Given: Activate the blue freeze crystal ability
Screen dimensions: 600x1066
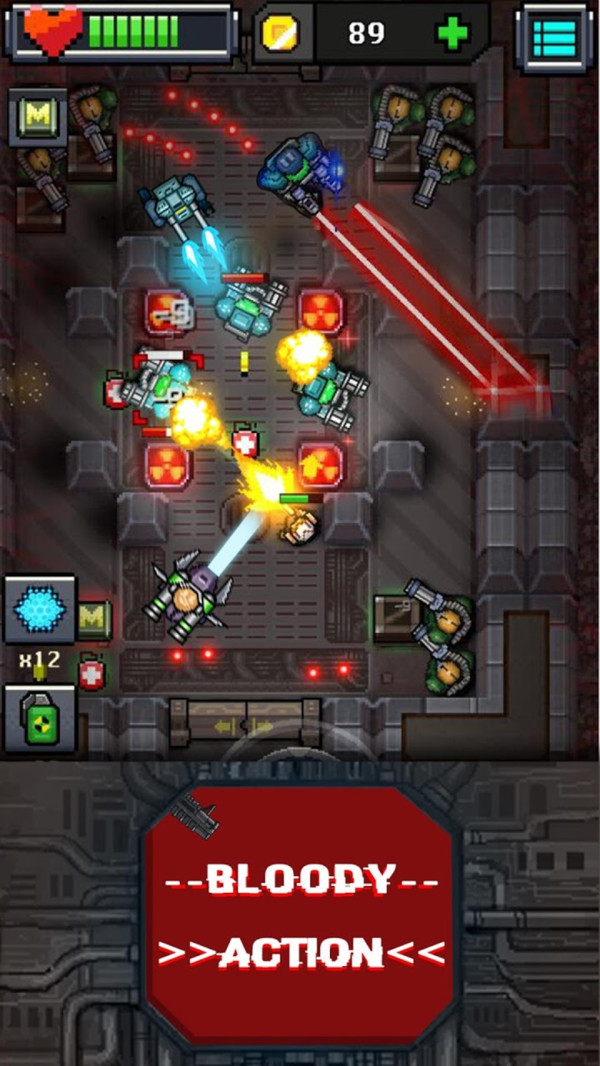Looking at the screenshot, I should pyautogui.click(x=40, y=609).
